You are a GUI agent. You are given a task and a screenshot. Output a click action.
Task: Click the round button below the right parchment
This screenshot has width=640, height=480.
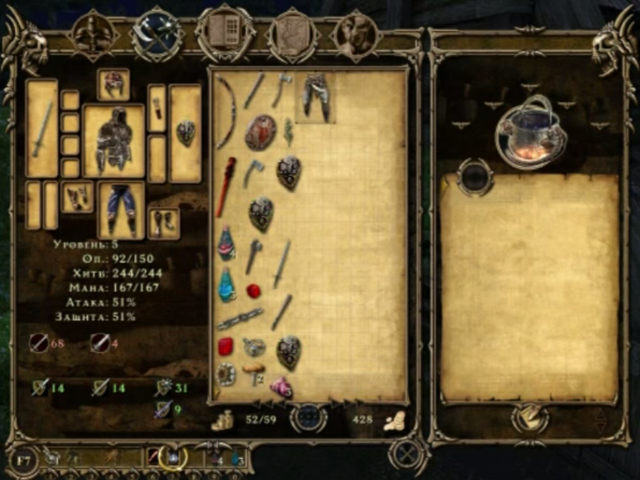530,418
